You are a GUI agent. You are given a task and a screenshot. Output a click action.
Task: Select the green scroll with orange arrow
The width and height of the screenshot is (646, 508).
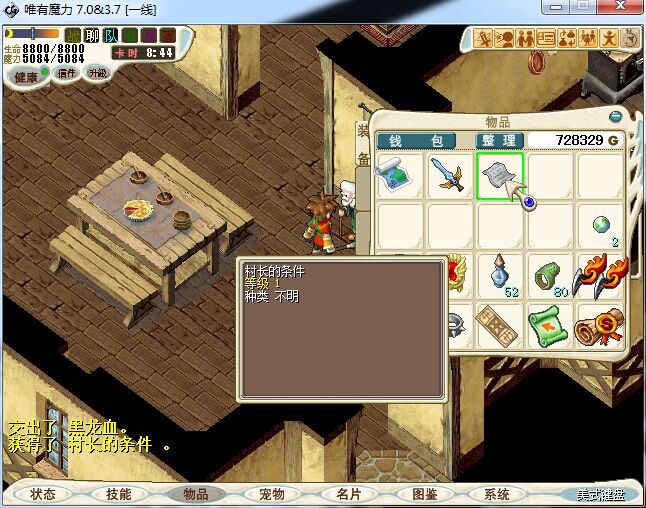(x=549, y=324)
